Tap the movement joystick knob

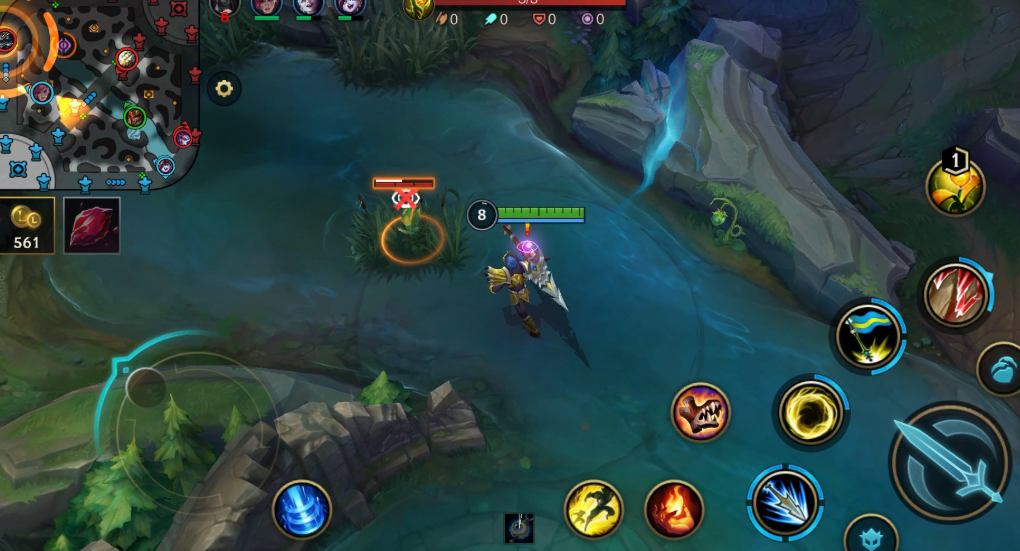[x=146, y=387]
